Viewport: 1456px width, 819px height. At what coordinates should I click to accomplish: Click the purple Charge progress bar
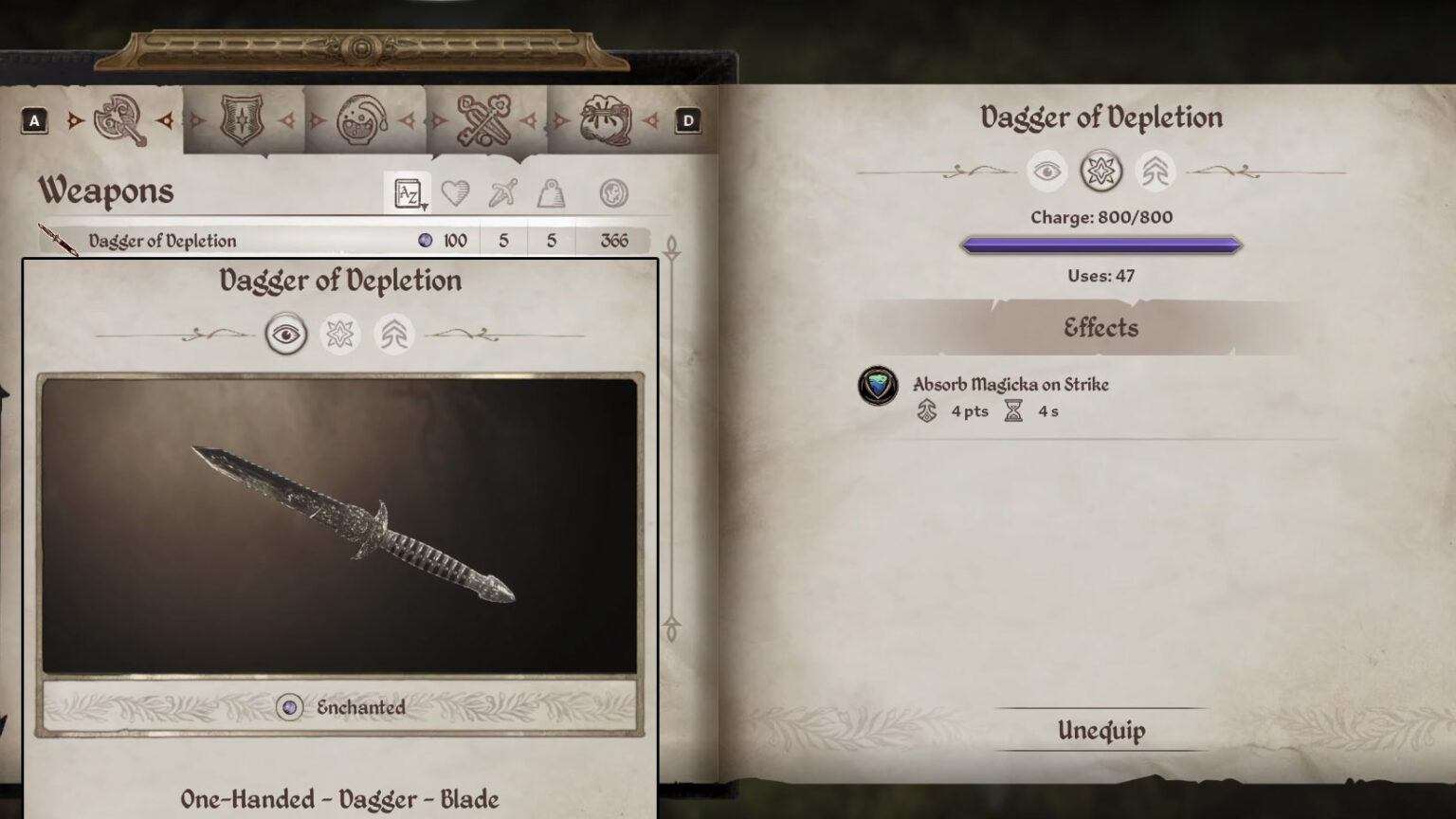click(x=1101, y=245)
